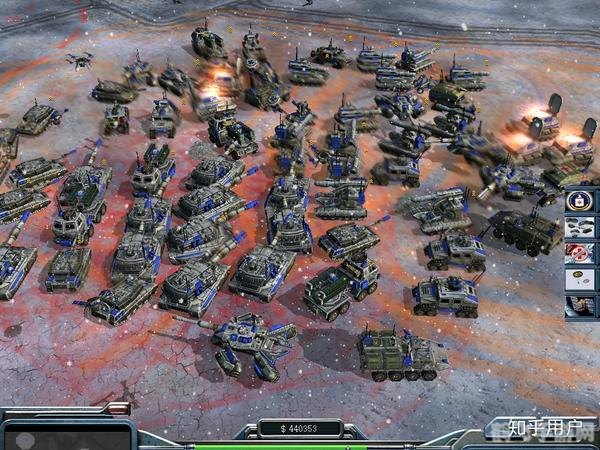Activate the satellite power icon
Screen dimensions: 600x450
tap(582, 306)
